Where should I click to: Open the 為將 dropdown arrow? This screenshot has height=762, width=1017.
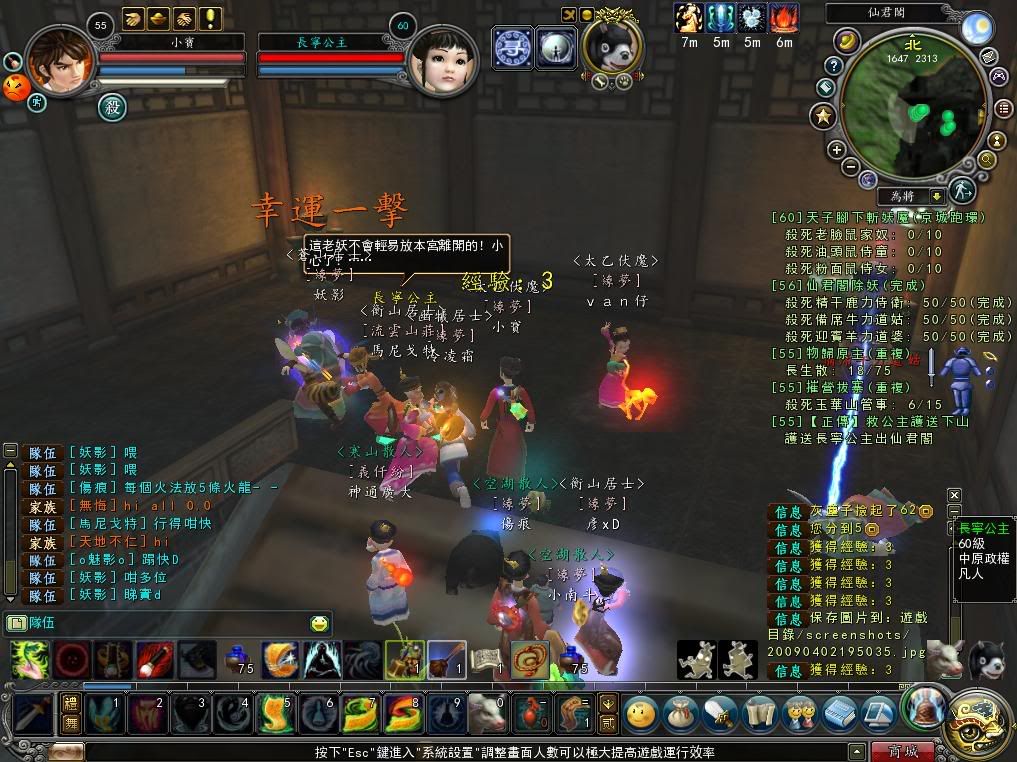tap(937, 197)
